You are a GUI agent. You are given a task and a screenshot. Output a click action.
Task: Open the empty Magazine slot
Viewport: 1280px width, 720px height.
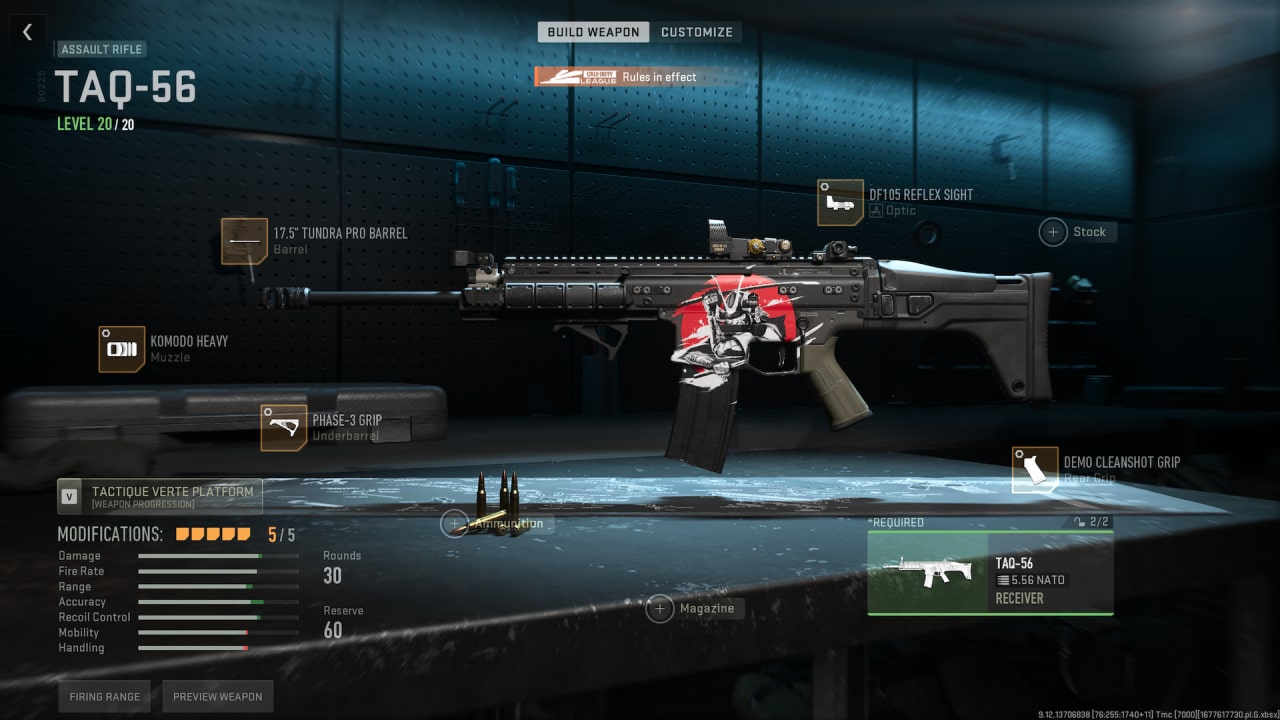660,608
